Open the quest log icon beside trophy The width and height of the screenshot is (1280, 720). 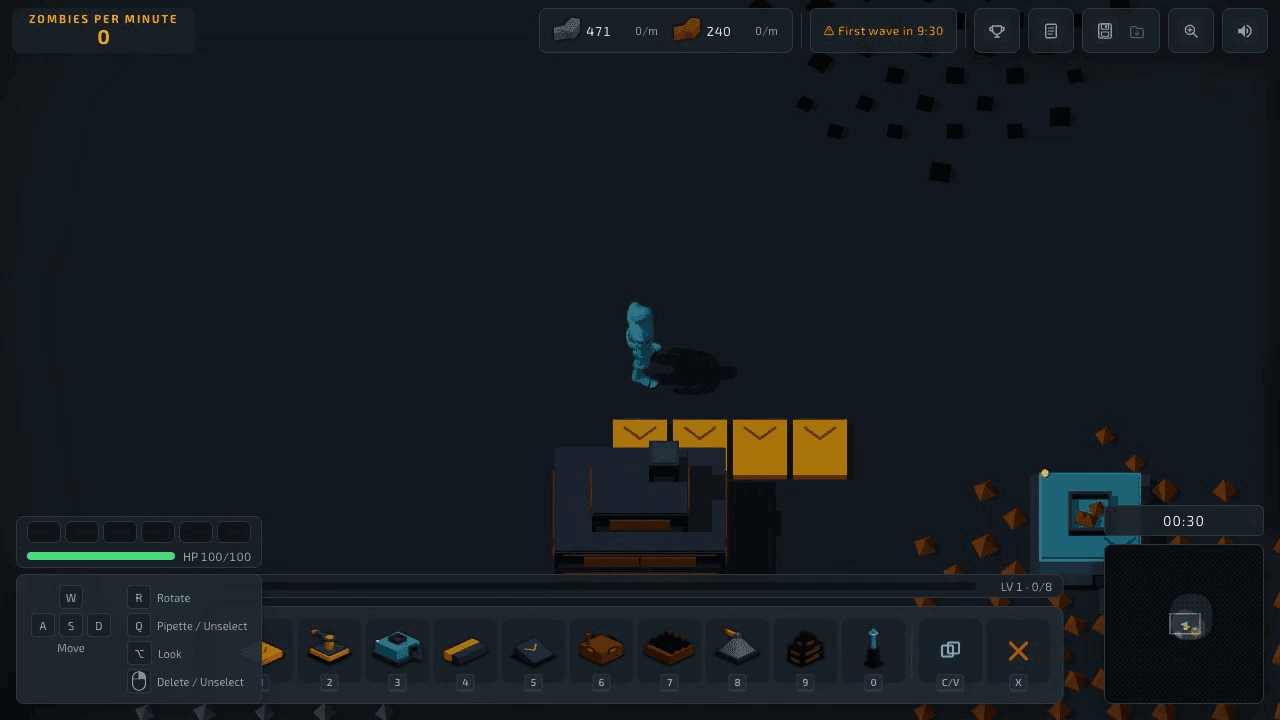coord(1050,30)
